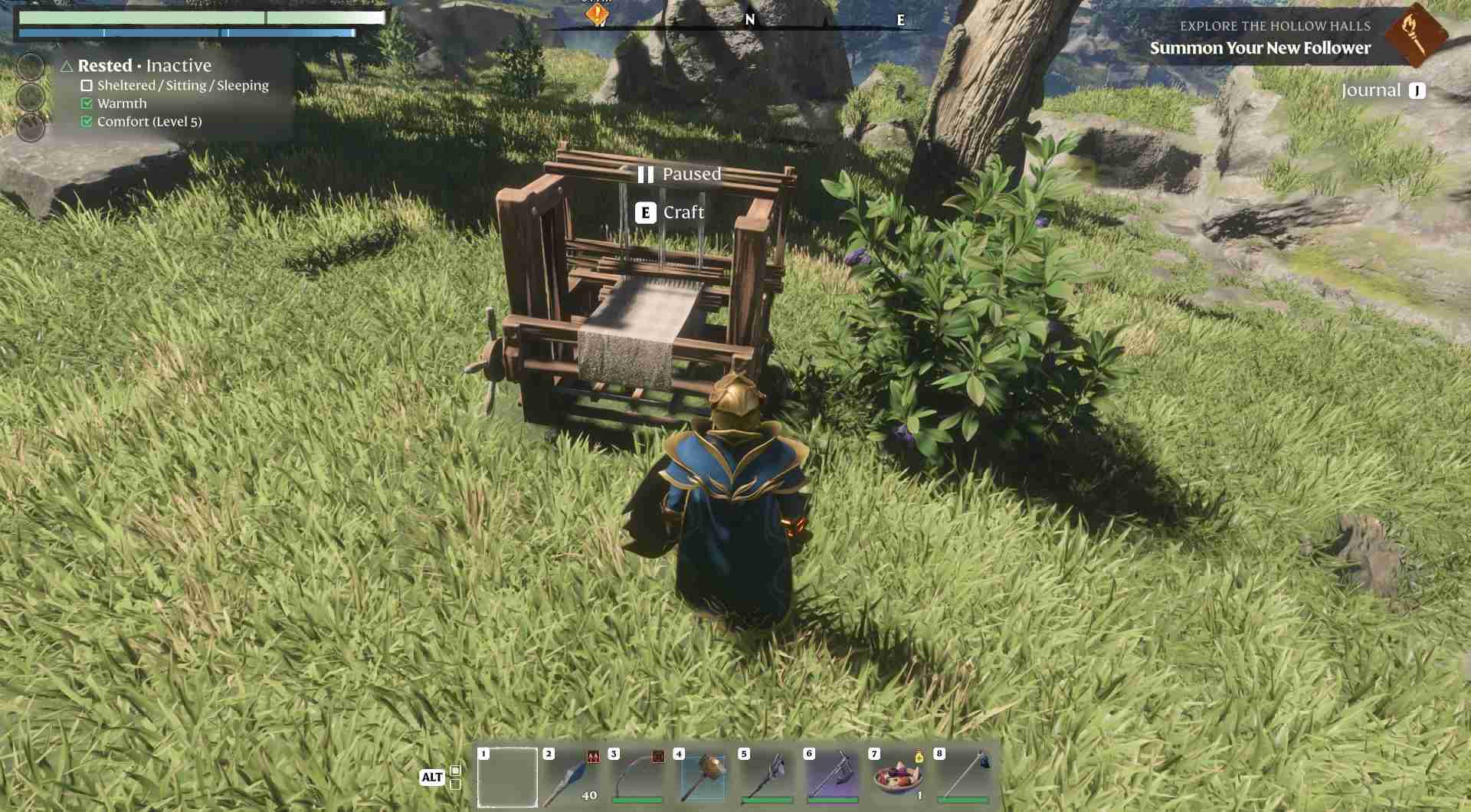Select the construction hammer in hotbar slot 4
Screen dimensions: 1471x812
703,777
